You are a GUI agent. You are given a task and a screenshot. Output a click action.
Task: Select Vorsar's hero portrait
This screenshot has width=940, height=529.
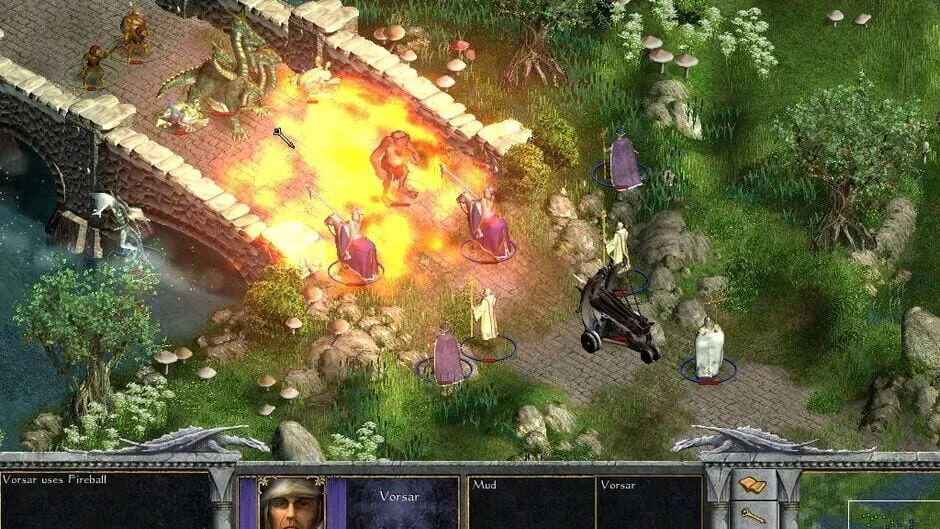pos(293,503)
